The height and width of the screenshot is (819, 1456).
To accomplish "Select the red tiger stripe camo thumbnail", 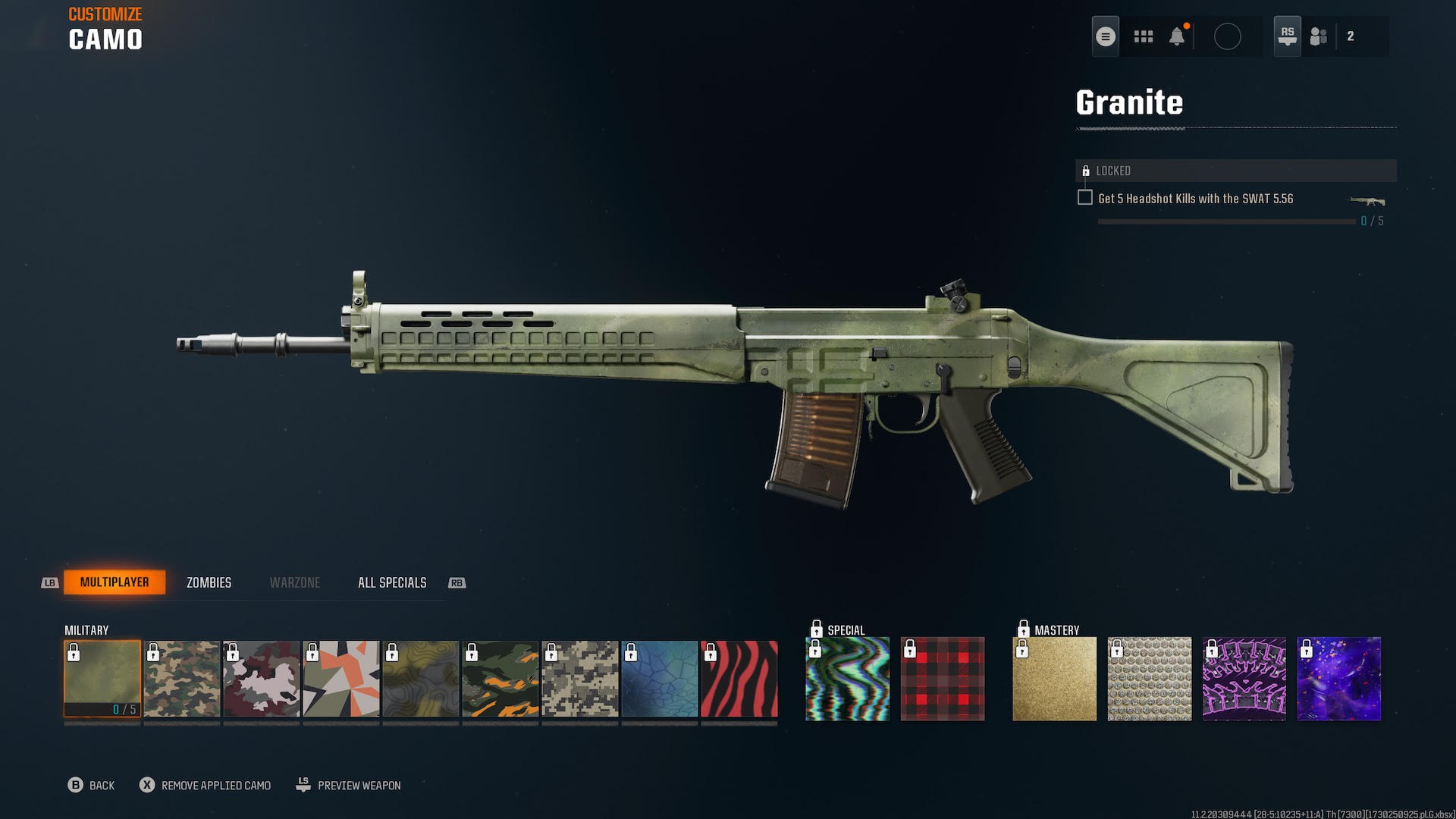I will click(x=738, y=679).
